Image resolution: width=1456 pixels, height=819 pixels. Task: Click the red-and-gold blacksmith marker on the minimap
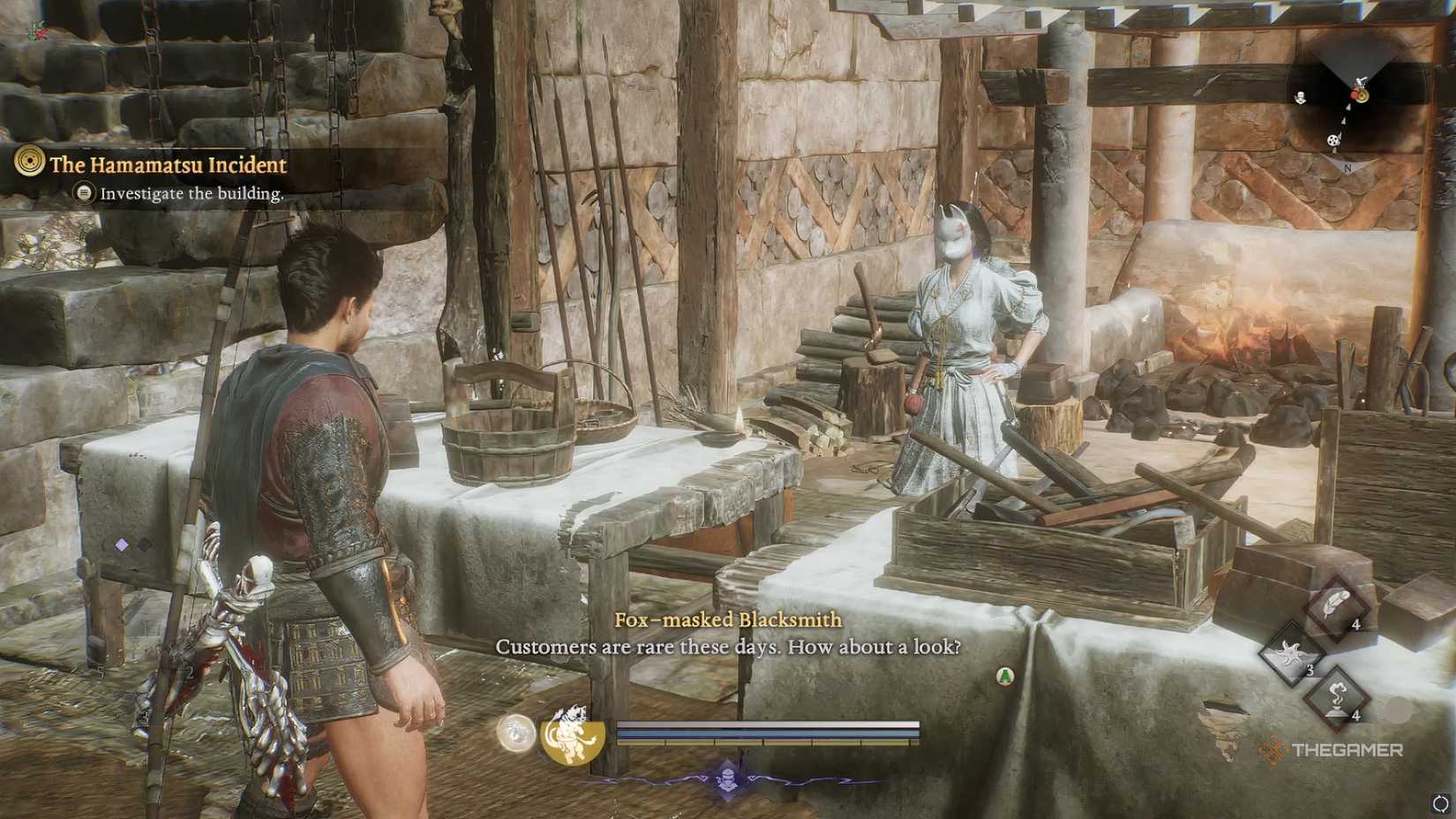[1362, 95]
